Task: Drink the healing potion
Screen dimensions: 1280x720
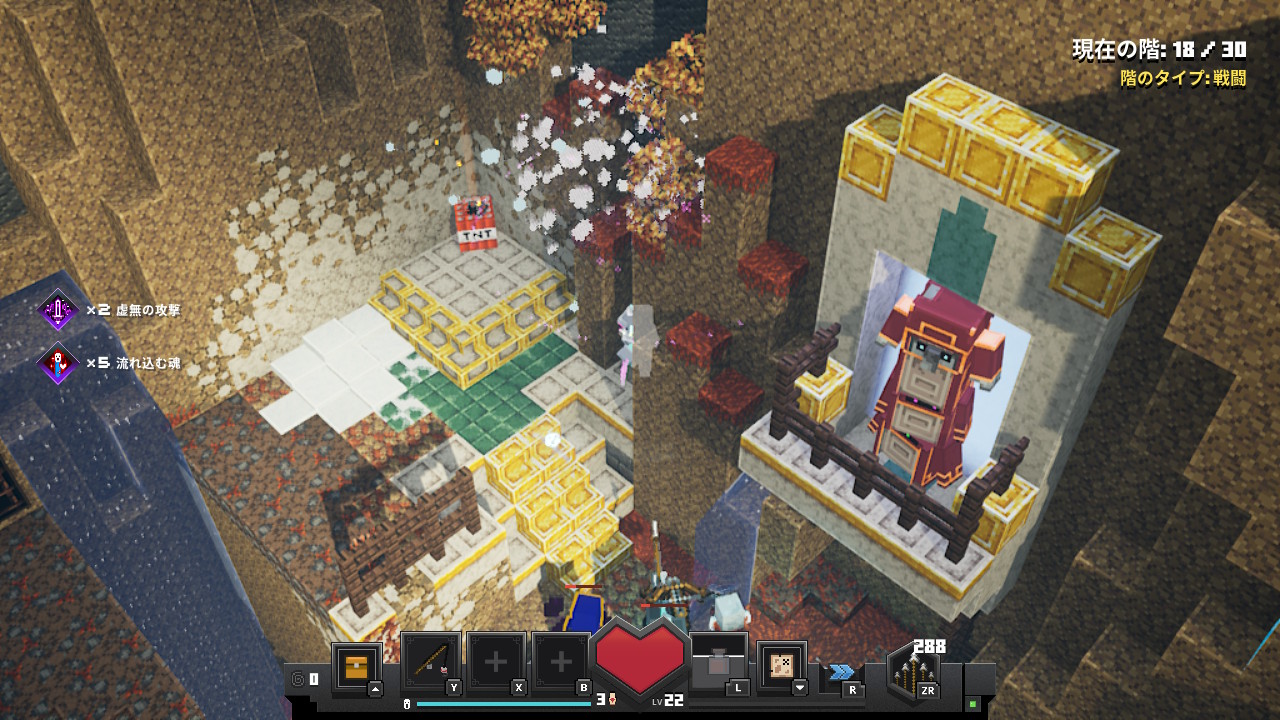Action: tap(719, 662)
